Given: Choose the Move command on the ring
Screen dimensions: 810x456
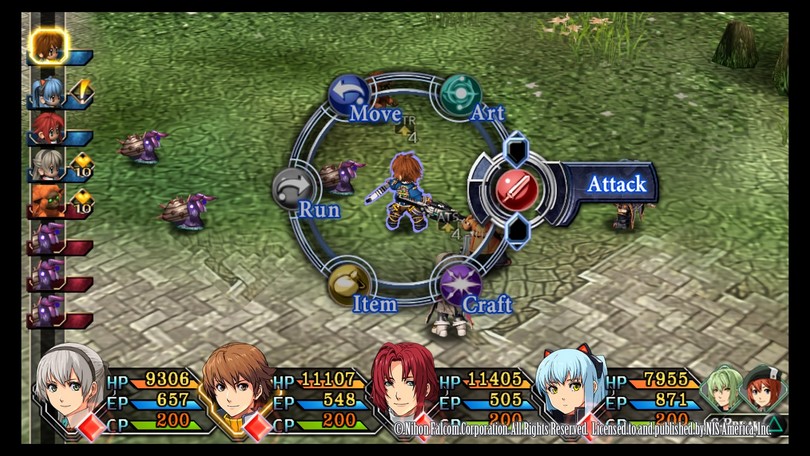Looking at the screenshot, I should [x=349, y=95].
